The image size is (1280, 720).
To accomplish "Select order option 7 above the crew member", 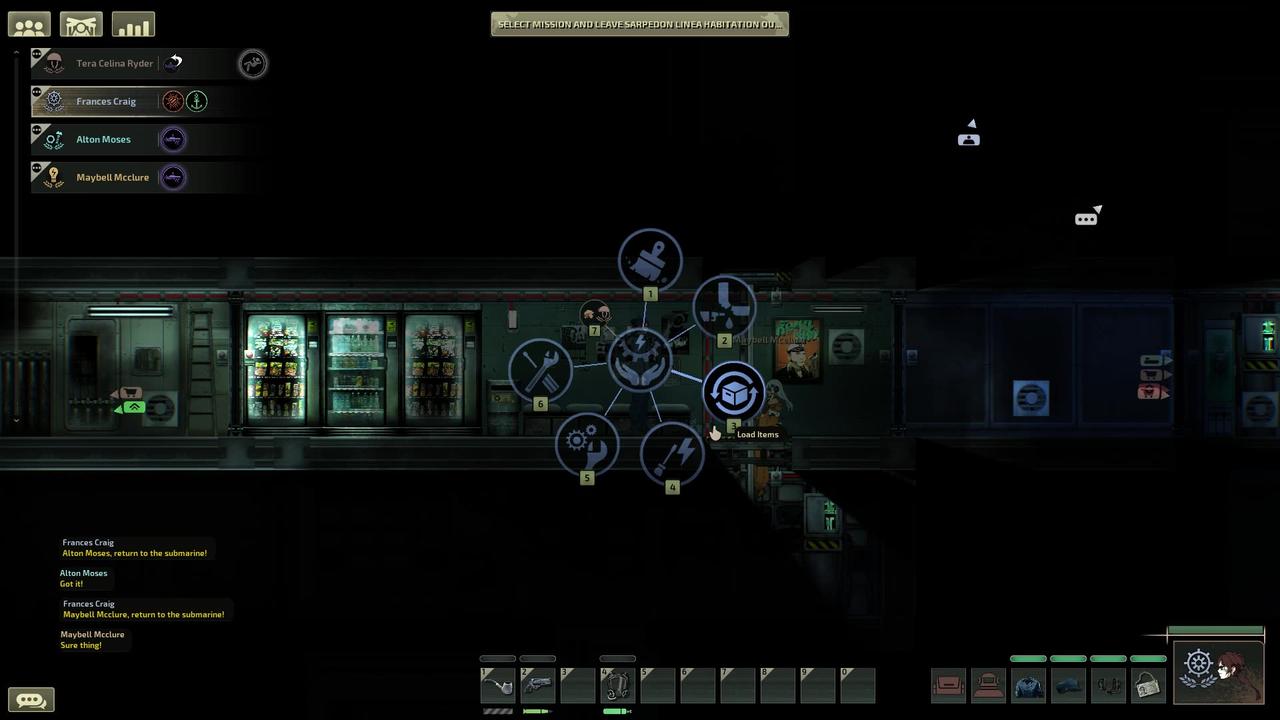I will [x=597, y=312].
